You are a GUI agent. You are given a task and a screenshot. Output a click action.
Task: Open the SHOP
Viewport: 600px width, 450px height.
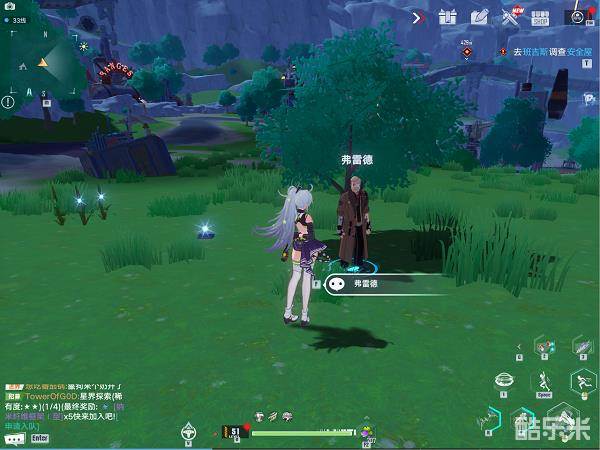point(541,16)
